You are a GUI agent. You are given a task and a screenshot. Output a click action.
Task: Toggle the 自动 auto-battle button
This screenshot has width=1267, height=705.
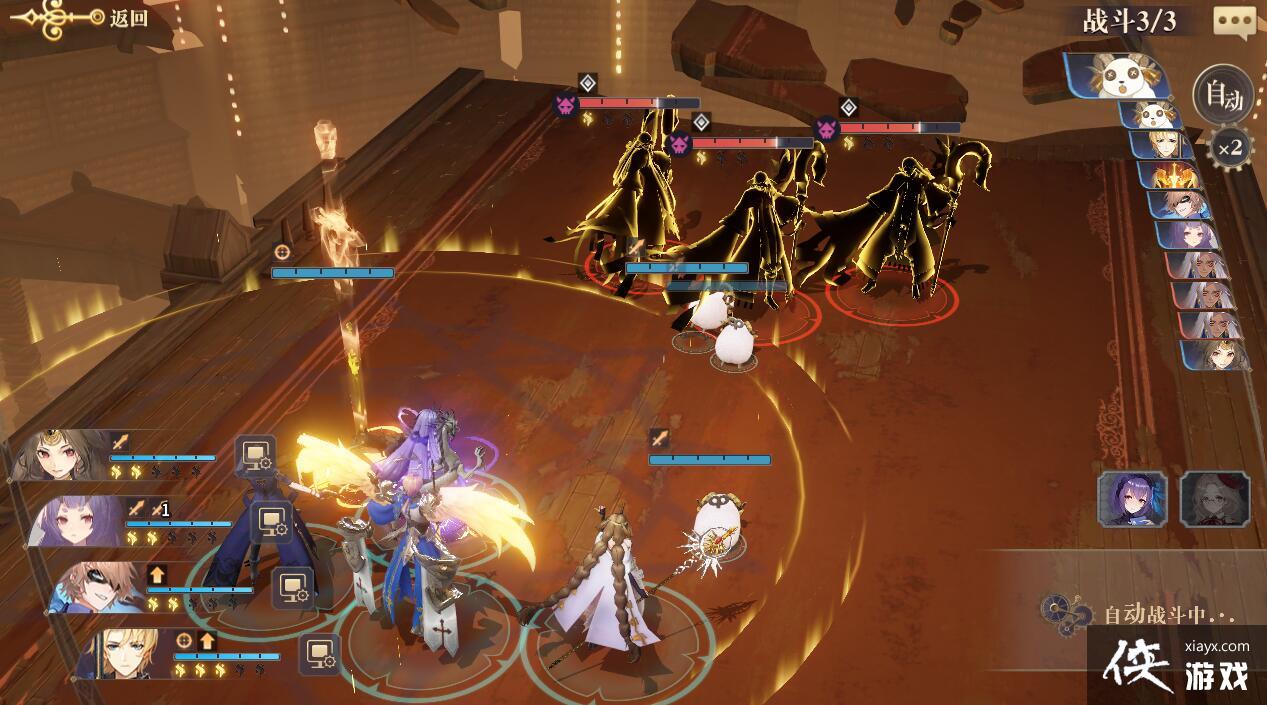pos(1222,96)
